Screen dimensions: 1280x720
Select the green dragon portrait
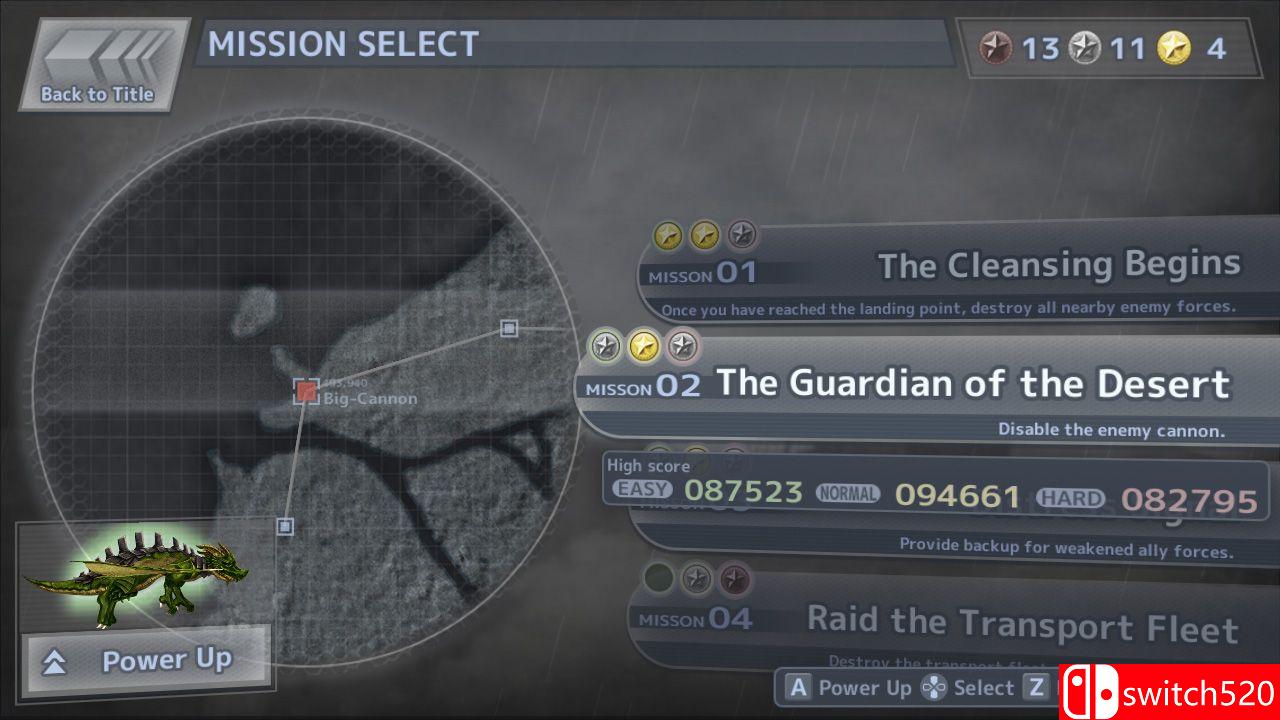pos(135,580)
